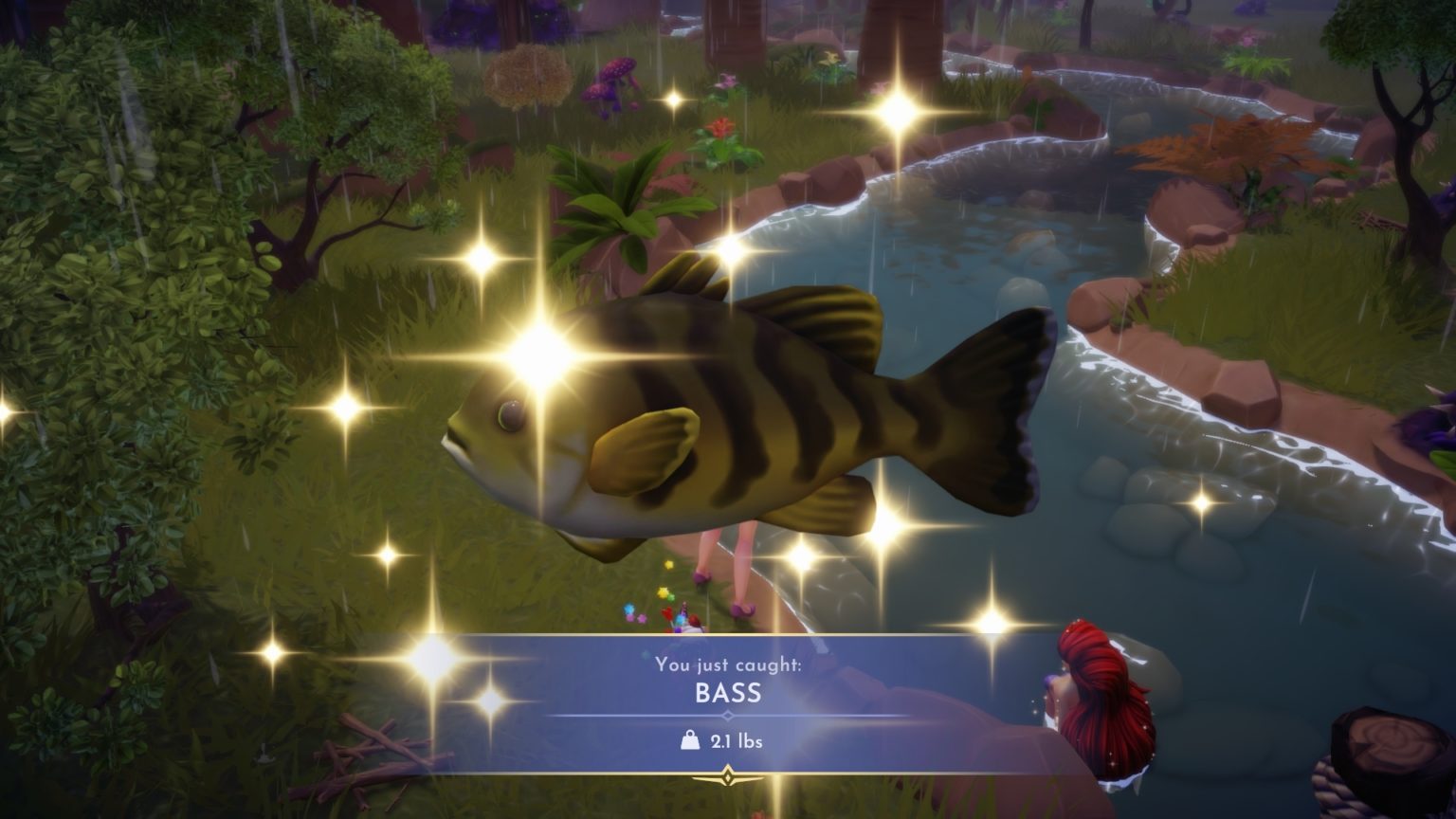Viewport: 1456px width, 819px height.
Task: Select the red mushrooms on the hill
Action: pos(611,81)
